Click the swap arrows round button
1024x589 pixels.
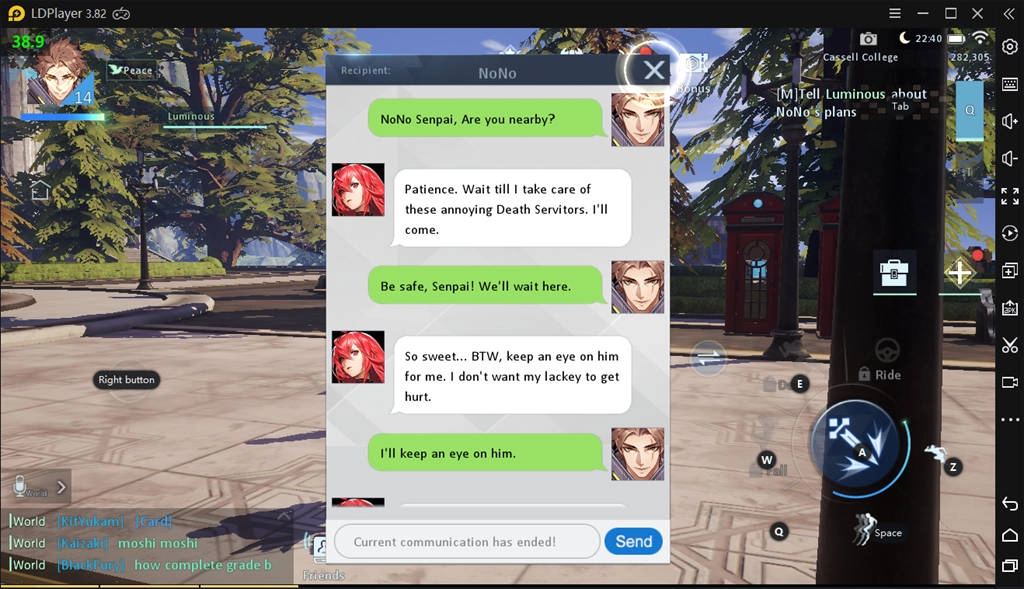[708, 356]
